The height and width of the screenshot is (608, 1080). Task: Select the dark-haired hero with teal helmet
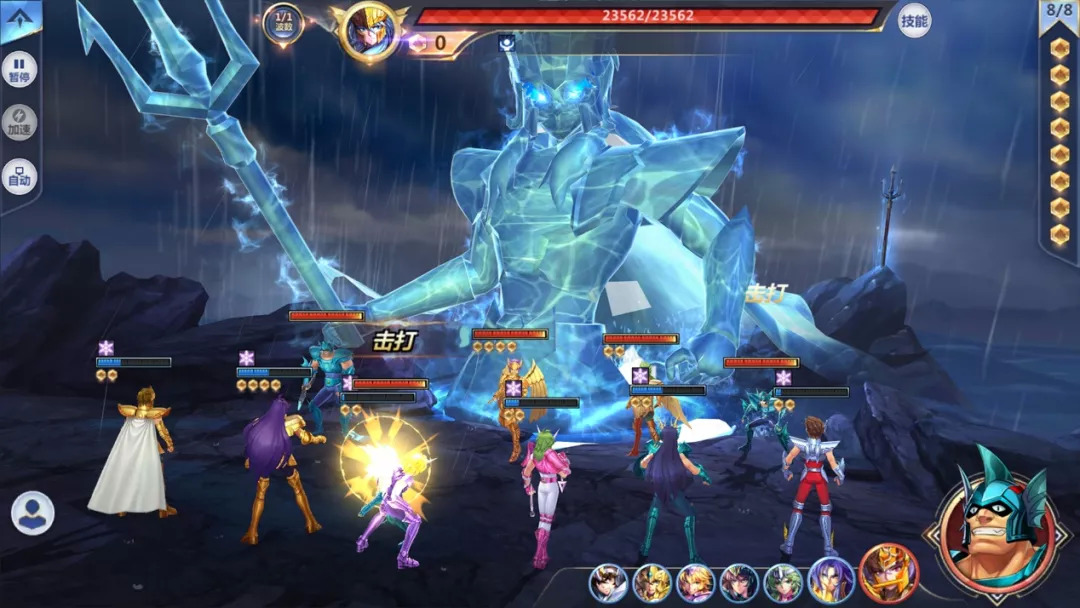click(739, 583)
